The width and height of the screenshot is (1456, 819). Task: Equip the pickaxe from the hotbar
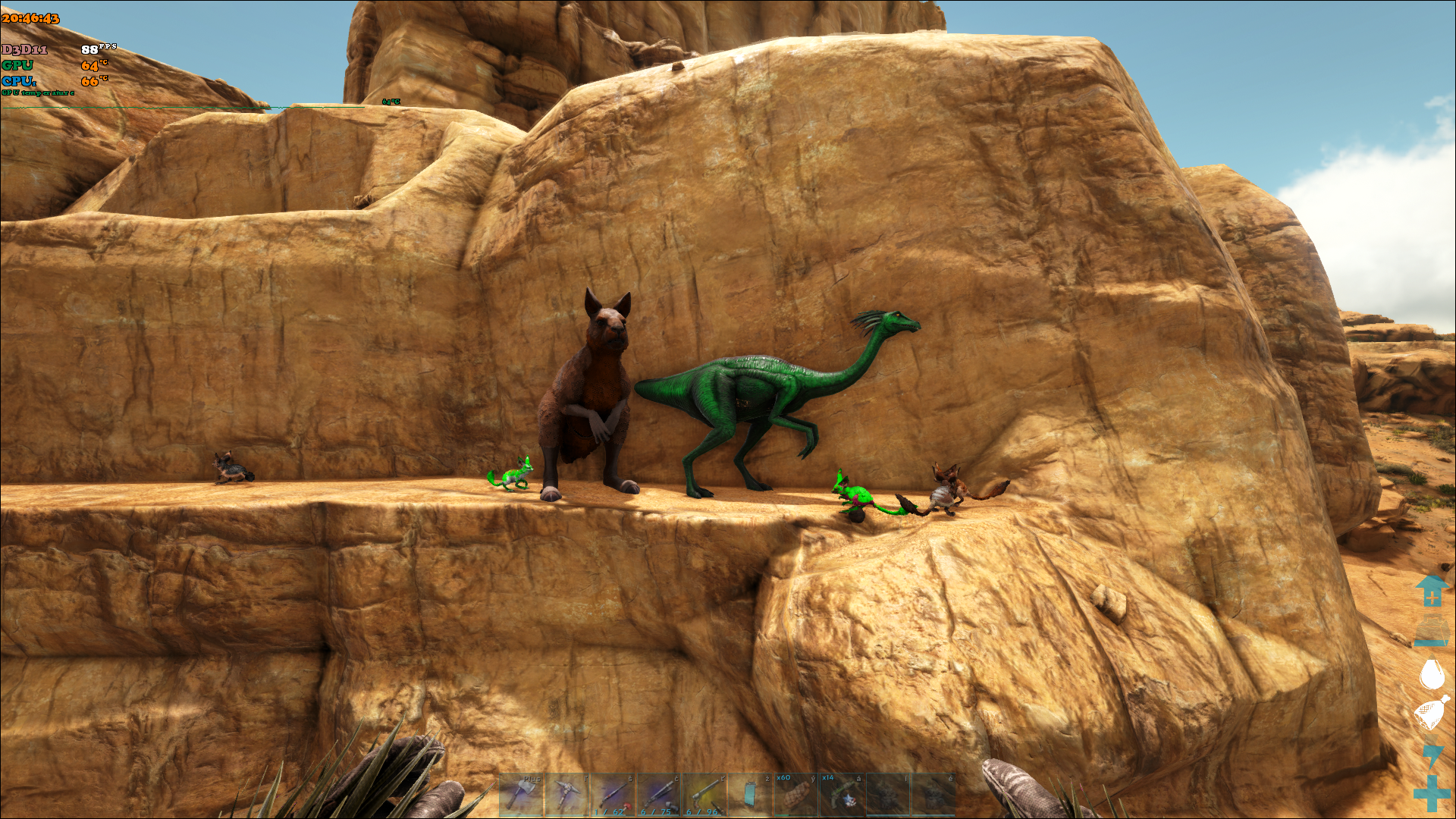[x=566, y=795]
